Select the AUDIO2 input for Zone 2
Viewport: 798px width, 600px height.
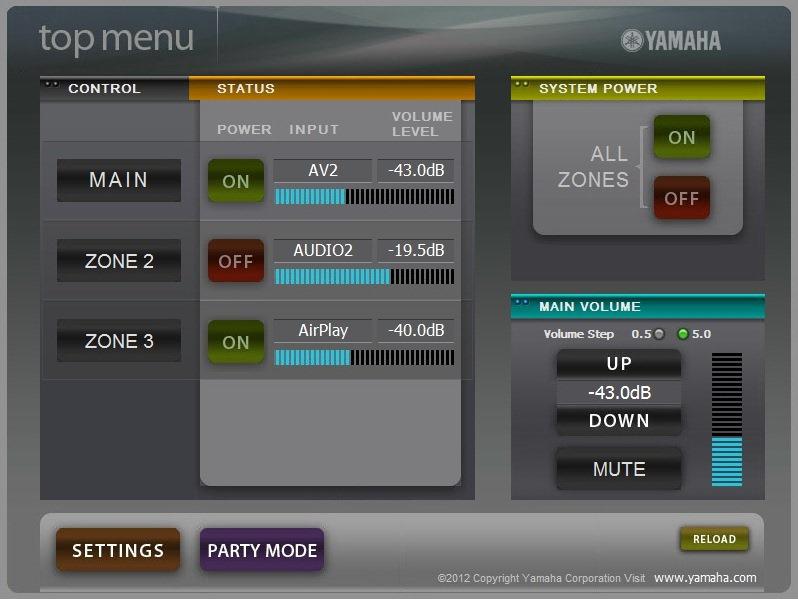pos(323,250)
